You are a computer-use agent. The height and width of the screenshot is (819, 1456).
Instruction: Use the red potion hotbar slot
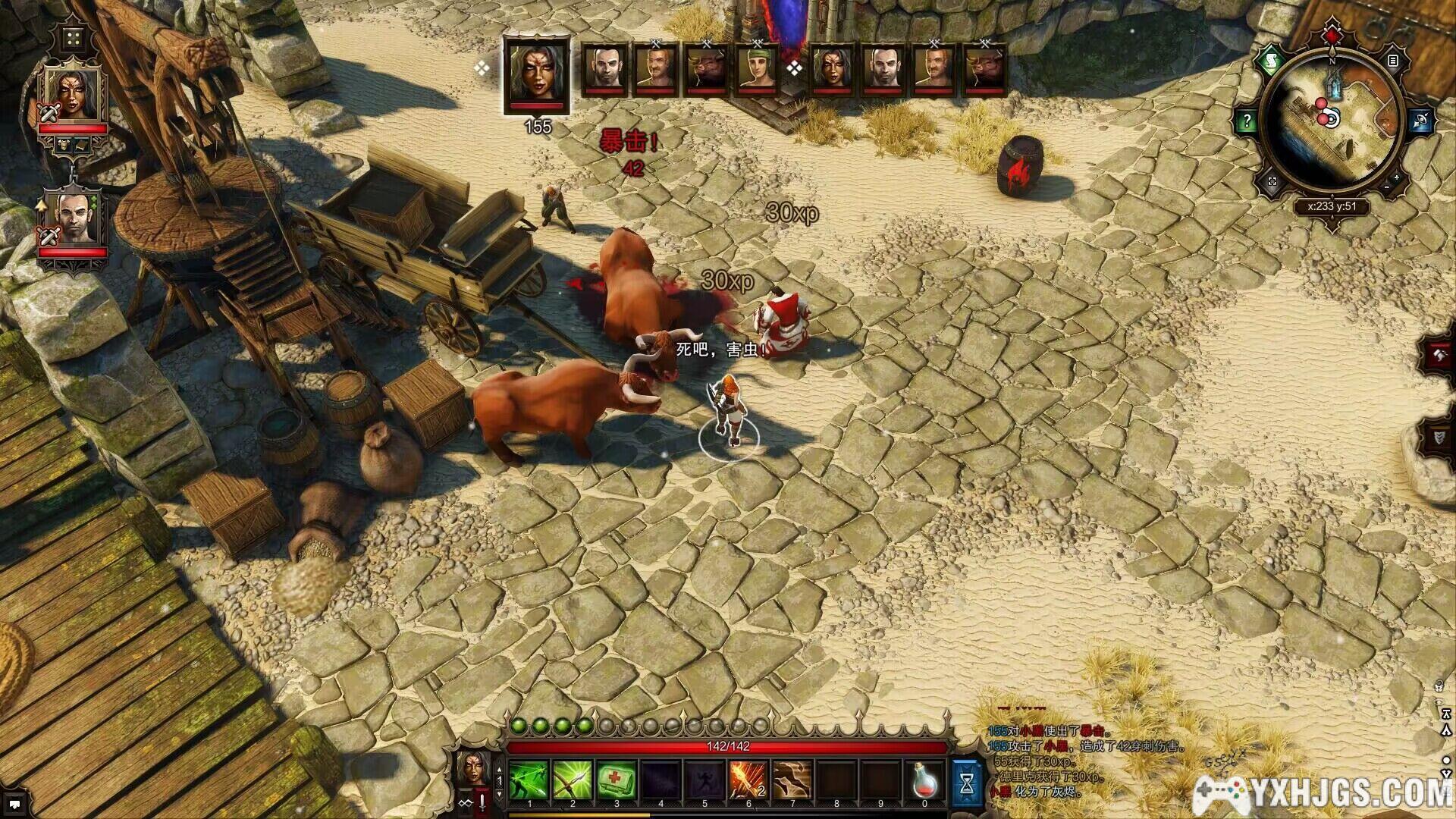click(924, 780)
